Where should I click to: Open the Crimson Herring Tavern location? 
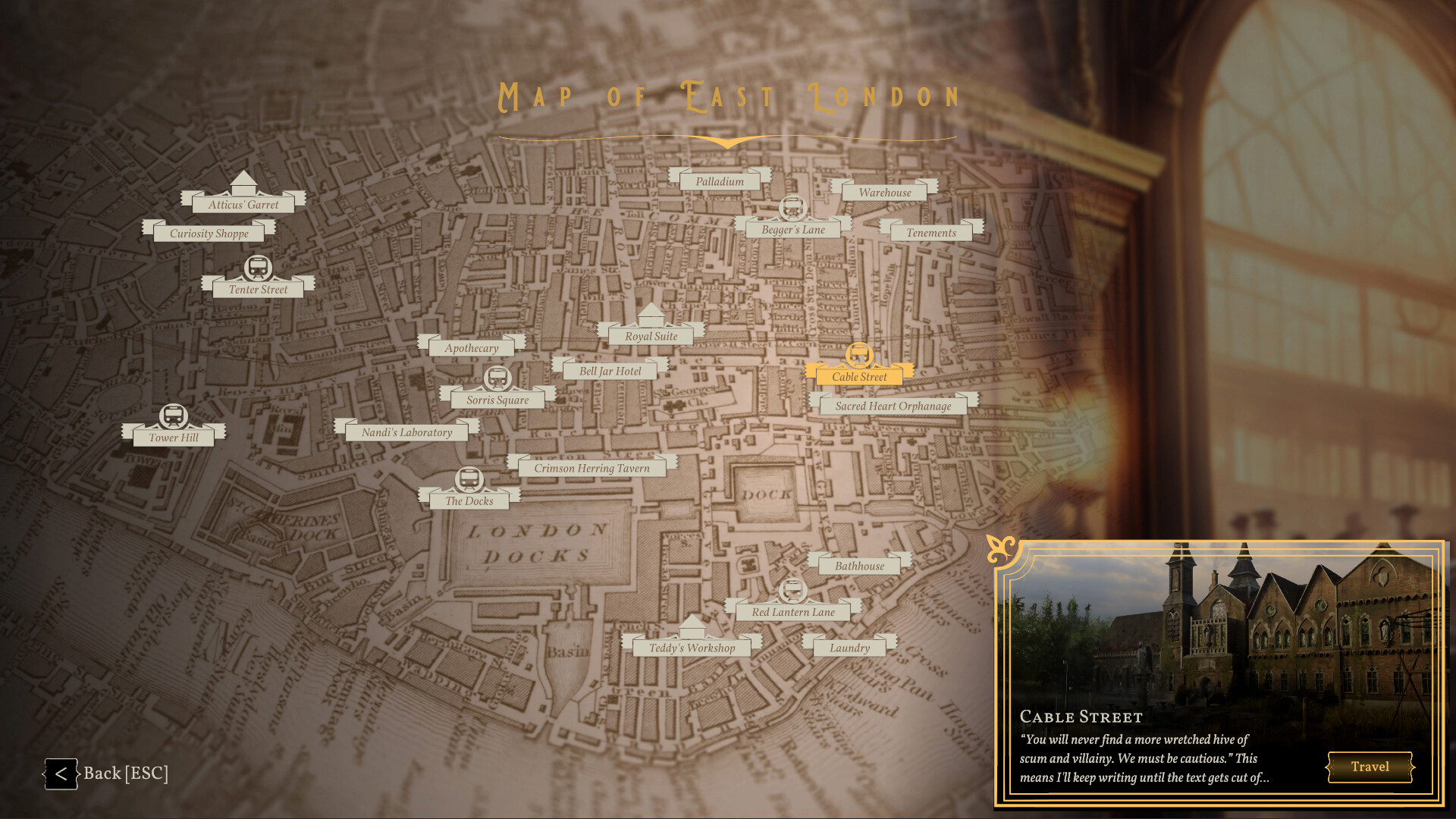pyautogui.click(x=592, y=468)
